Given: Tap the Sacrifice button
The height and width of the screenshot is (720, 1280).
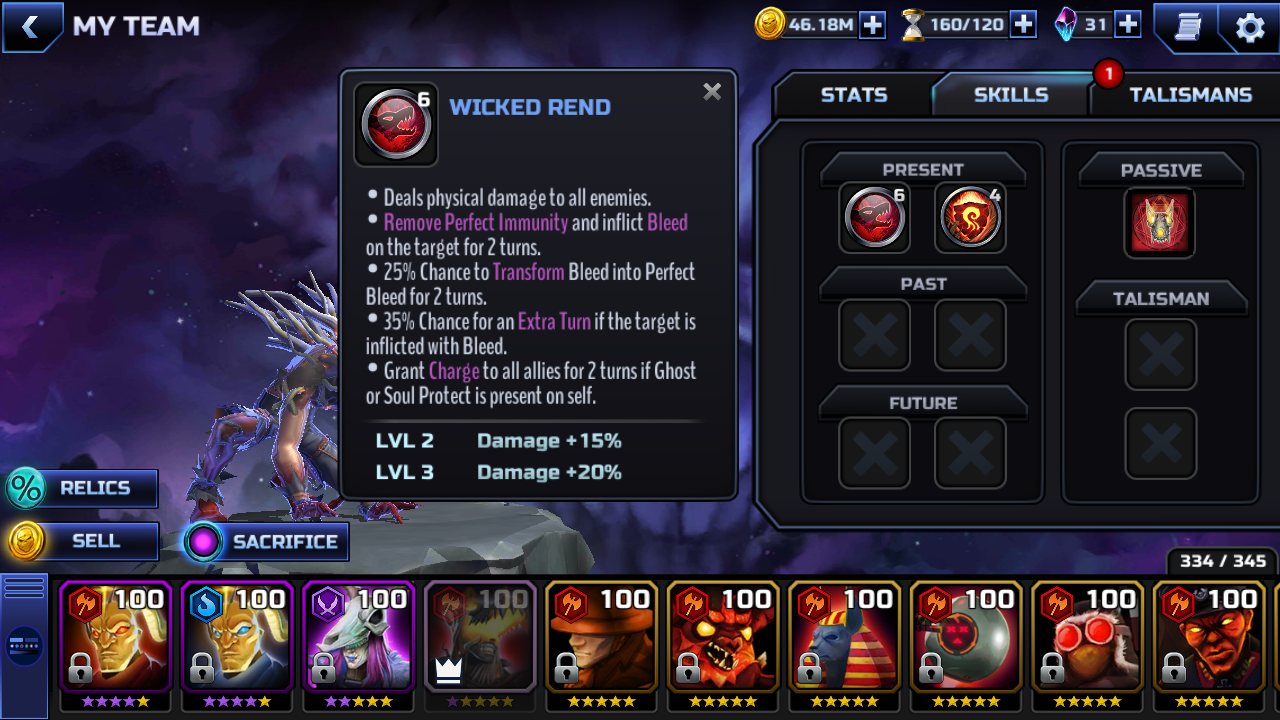Looking at the screenshot, I should point(266,542).
